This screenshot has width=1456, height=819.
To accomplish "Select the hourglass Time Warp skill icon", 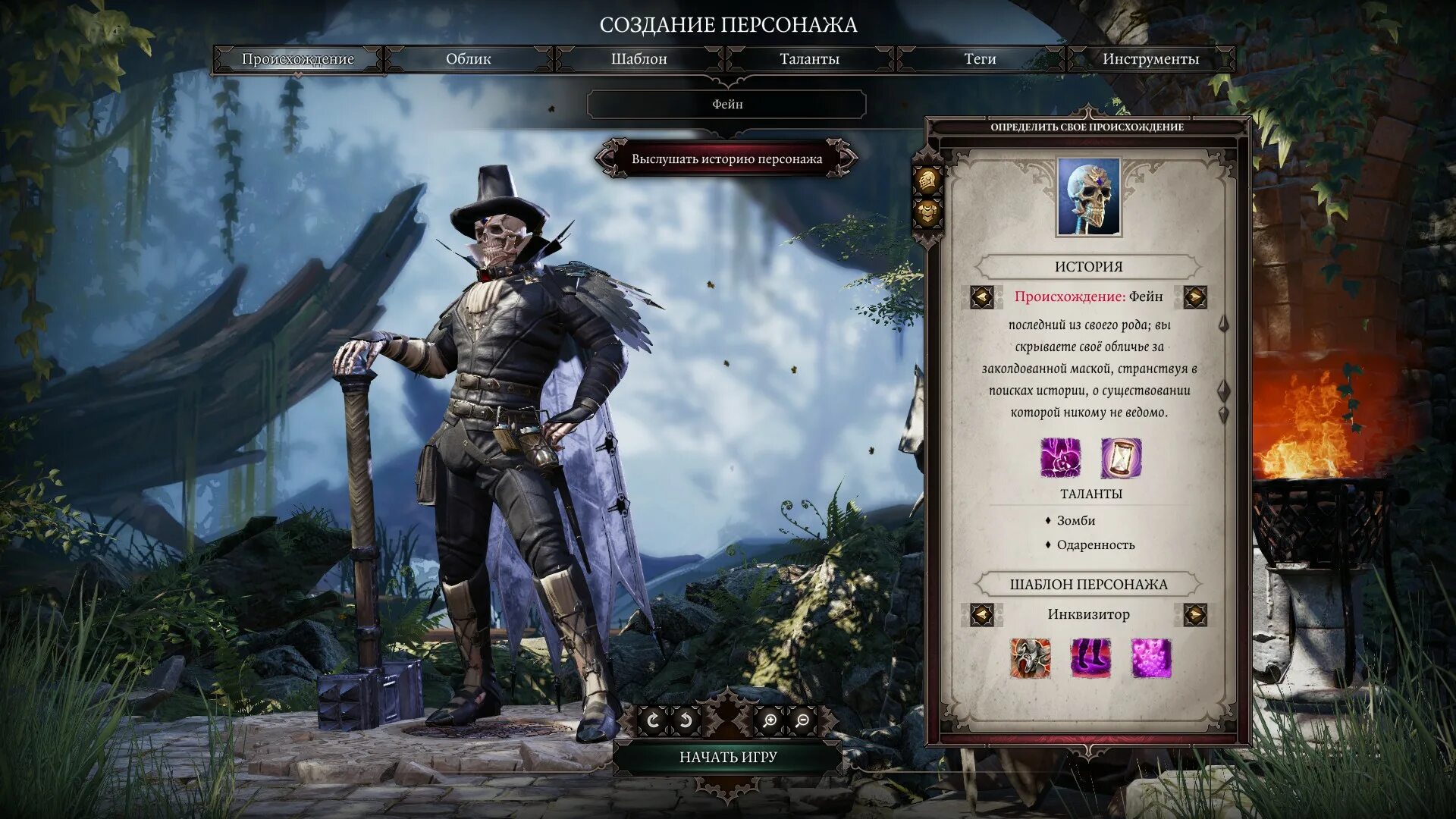I will [x=1120, y=458].
